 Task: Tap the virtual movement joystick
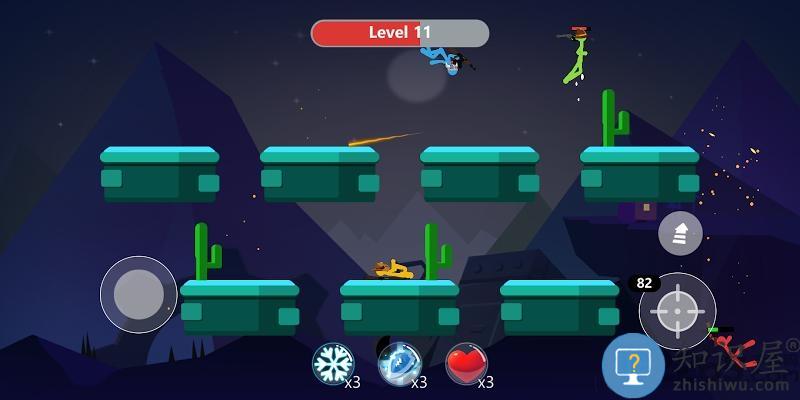click(x=139, y=294)
